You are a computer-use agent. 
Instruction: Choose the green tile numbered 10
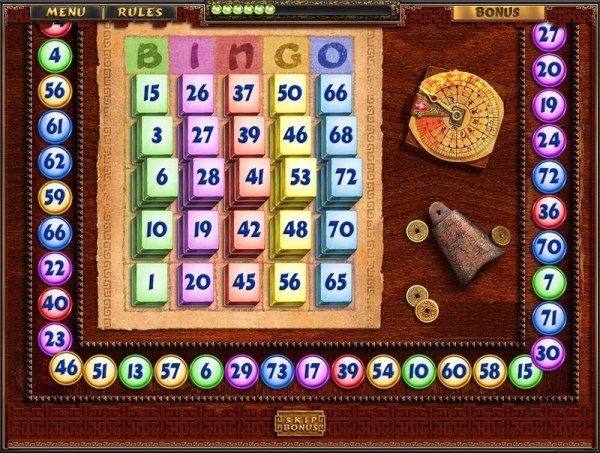click(155, 230)
